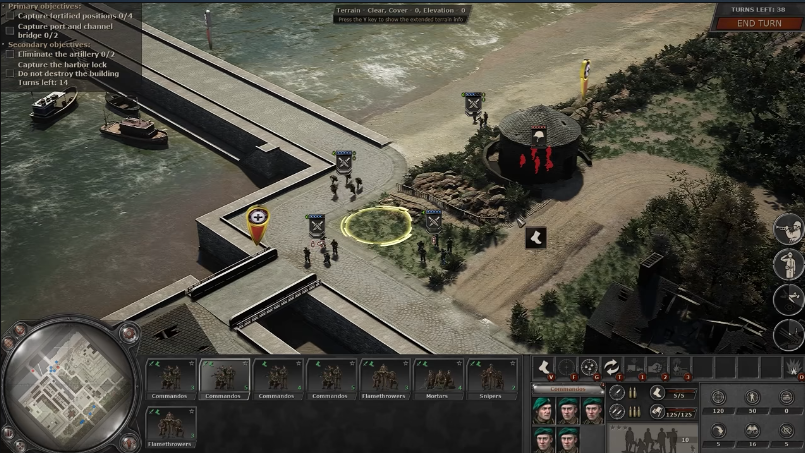Select the Mortars unit card
Screen dimensions: 805x453
pyautogui.click(x=438, y=379)
